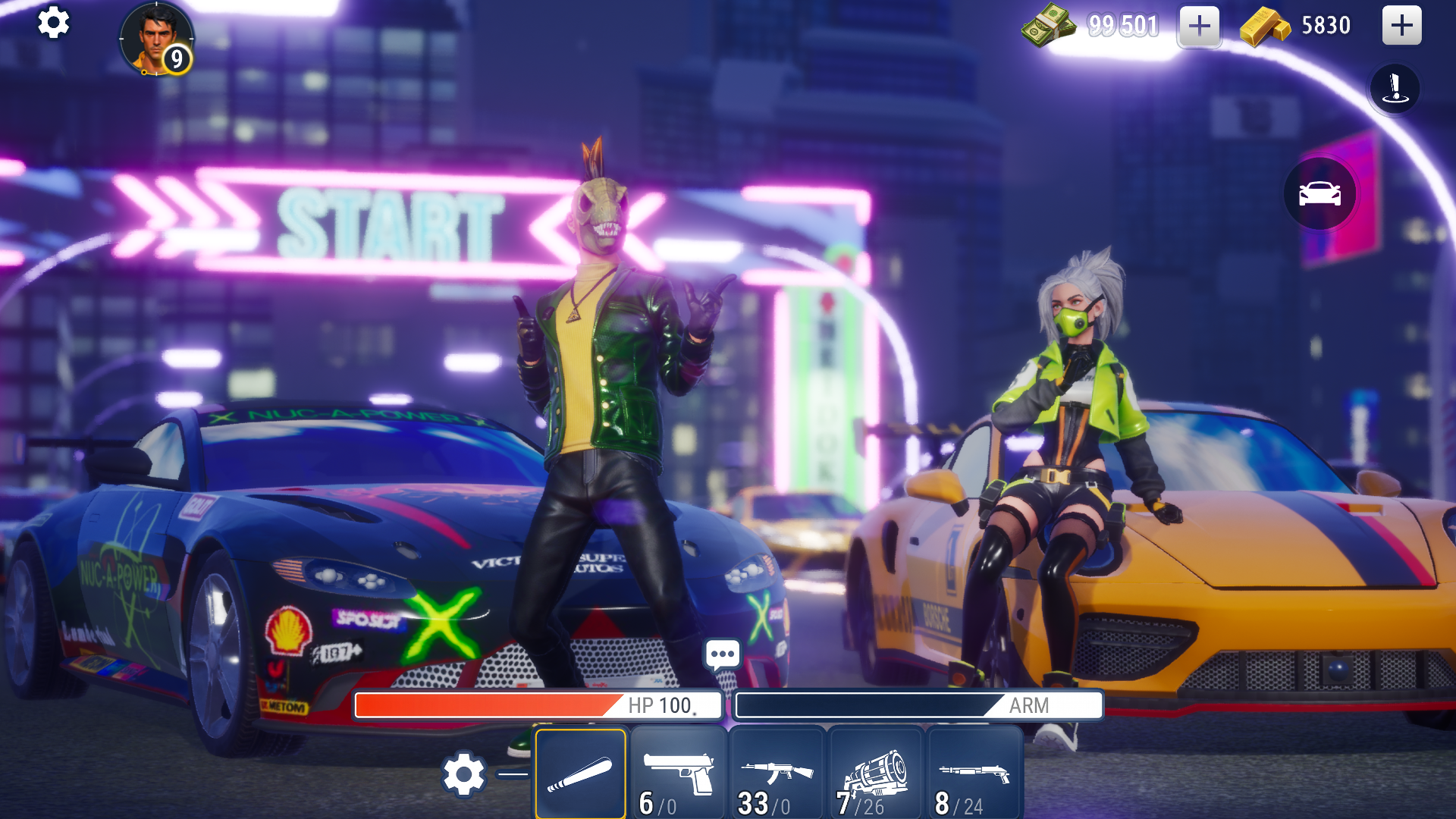1456x819 pixels.
Task: Select the grenade launcher showing 7/26 ammo
Action: [x=874, y=772]
